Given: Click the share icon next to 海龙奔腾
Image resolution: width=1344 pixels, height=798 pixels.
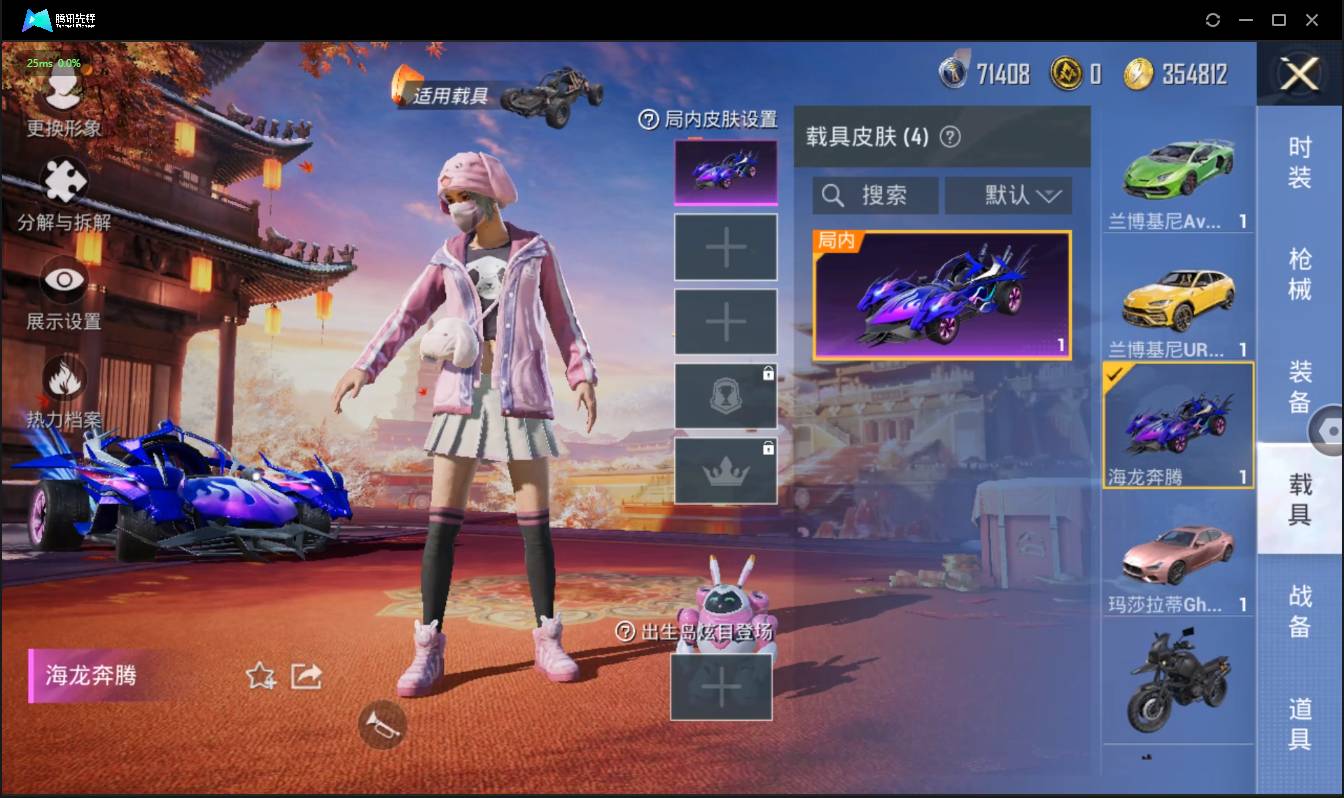Looking at the screenshot, I should 305,677.
